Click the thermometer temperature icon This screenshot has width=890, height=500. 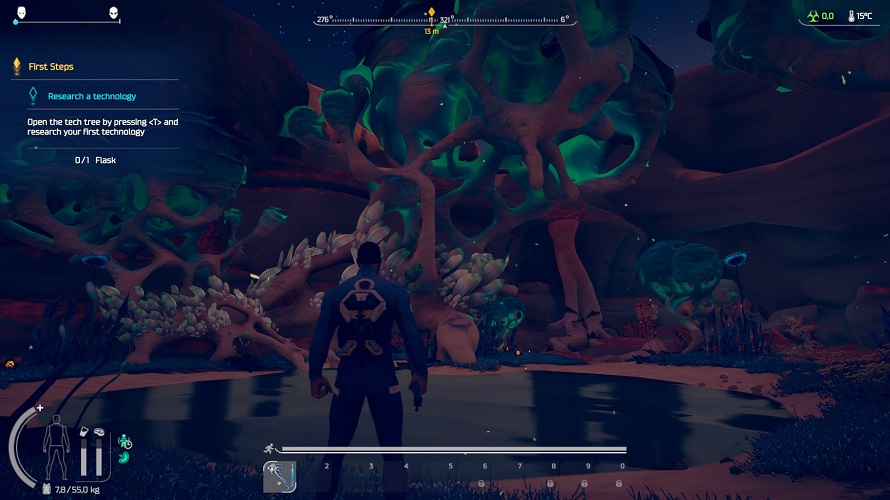pyautogui.click(x=851, y=17)
